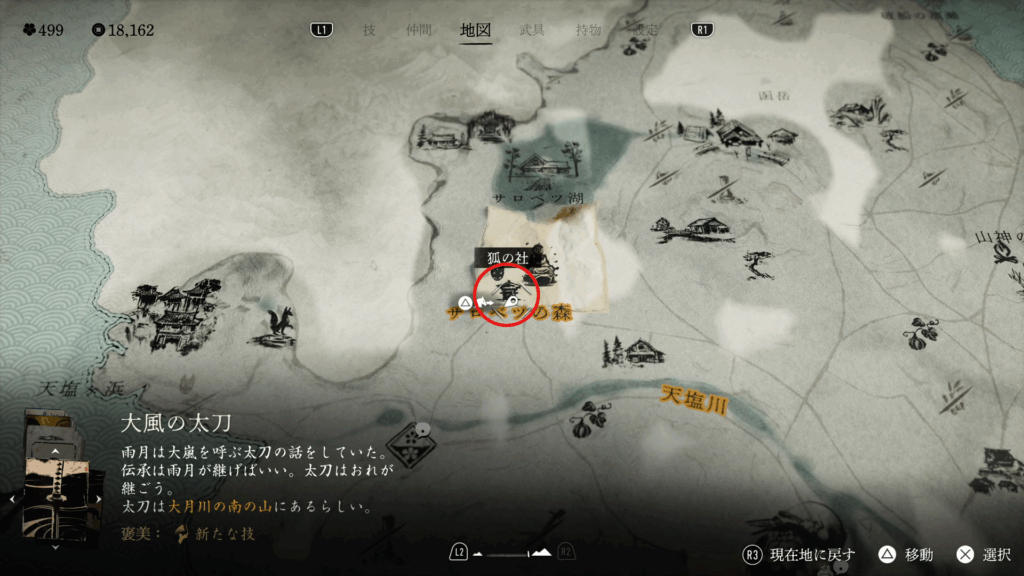Switch to the 技 tab
This screenshot has width=1024, height=576.
click(x=369, y=30)
